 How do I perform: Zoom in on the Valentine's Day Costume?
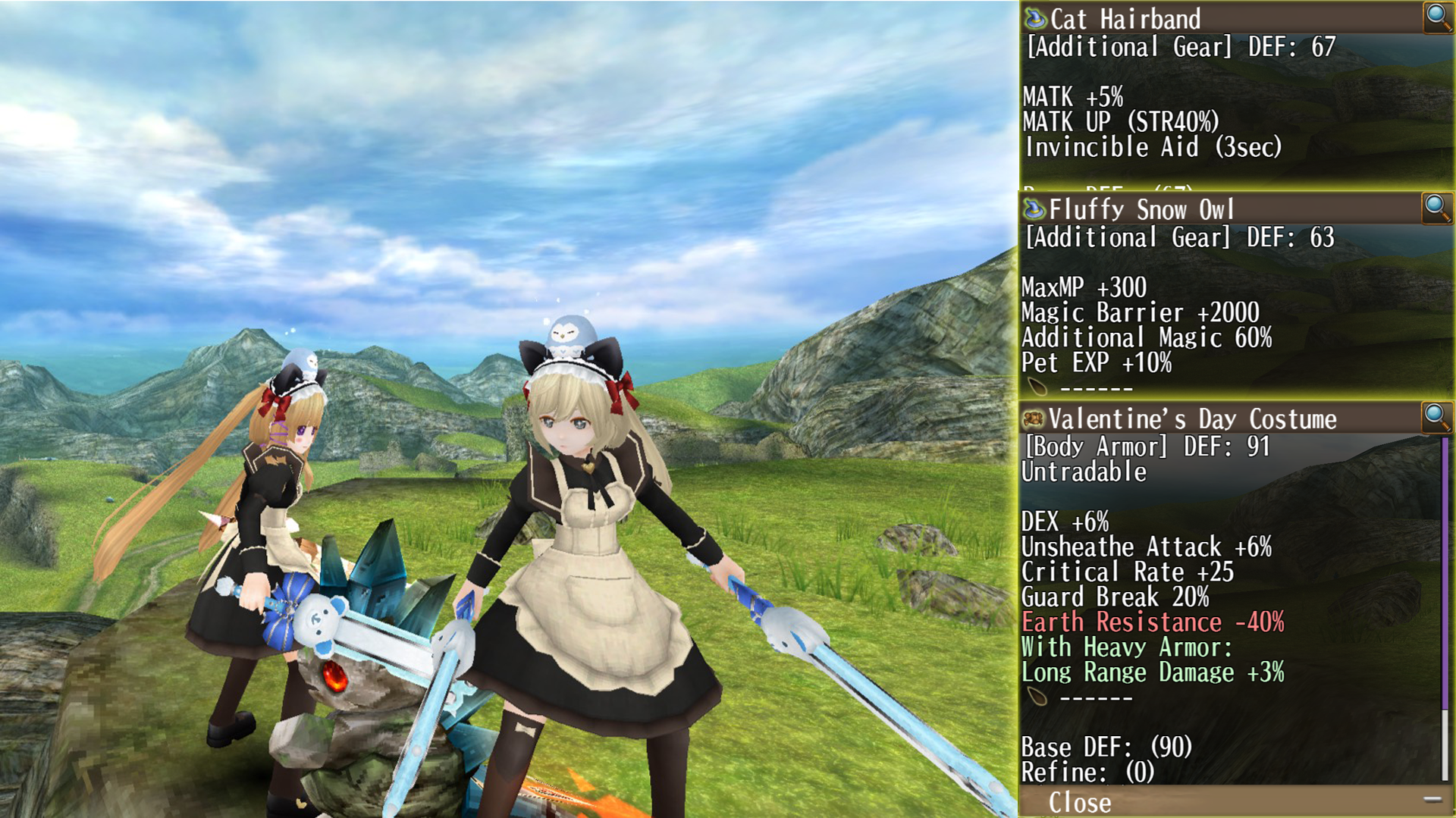(1436, 417)
